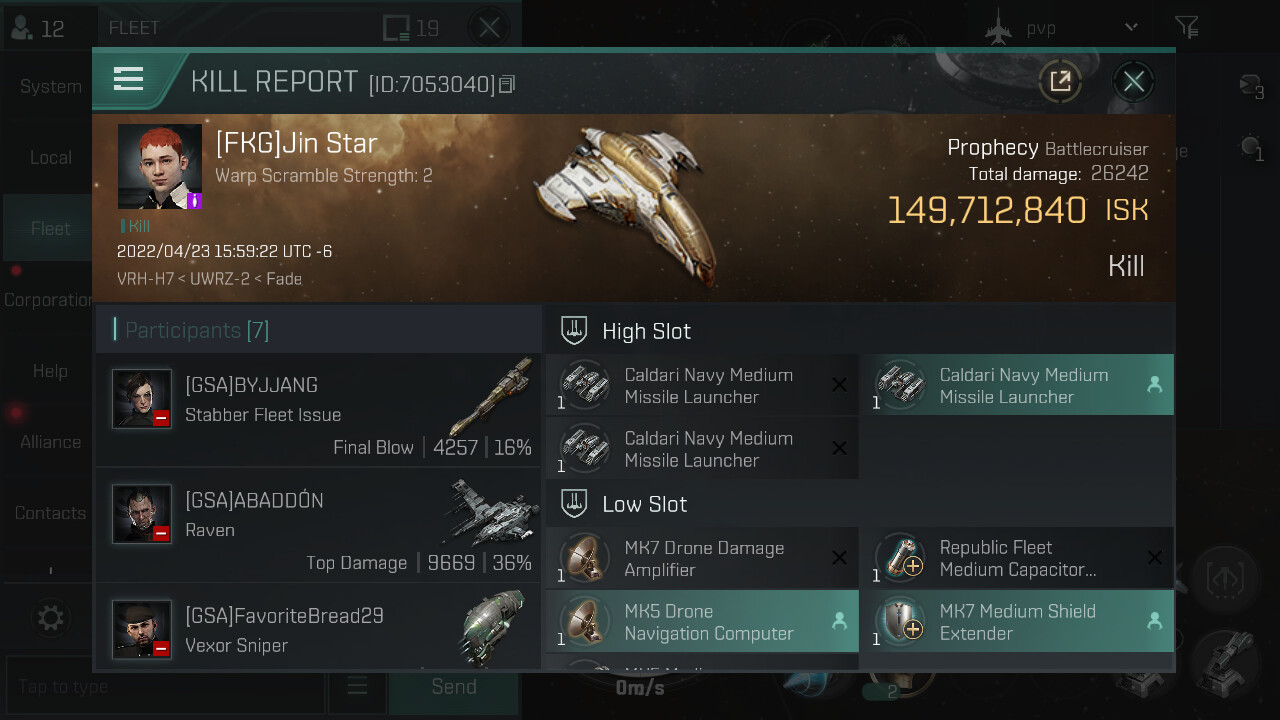
Task: Switch to the Alliance chat channel
Action: tap(50, 442)
